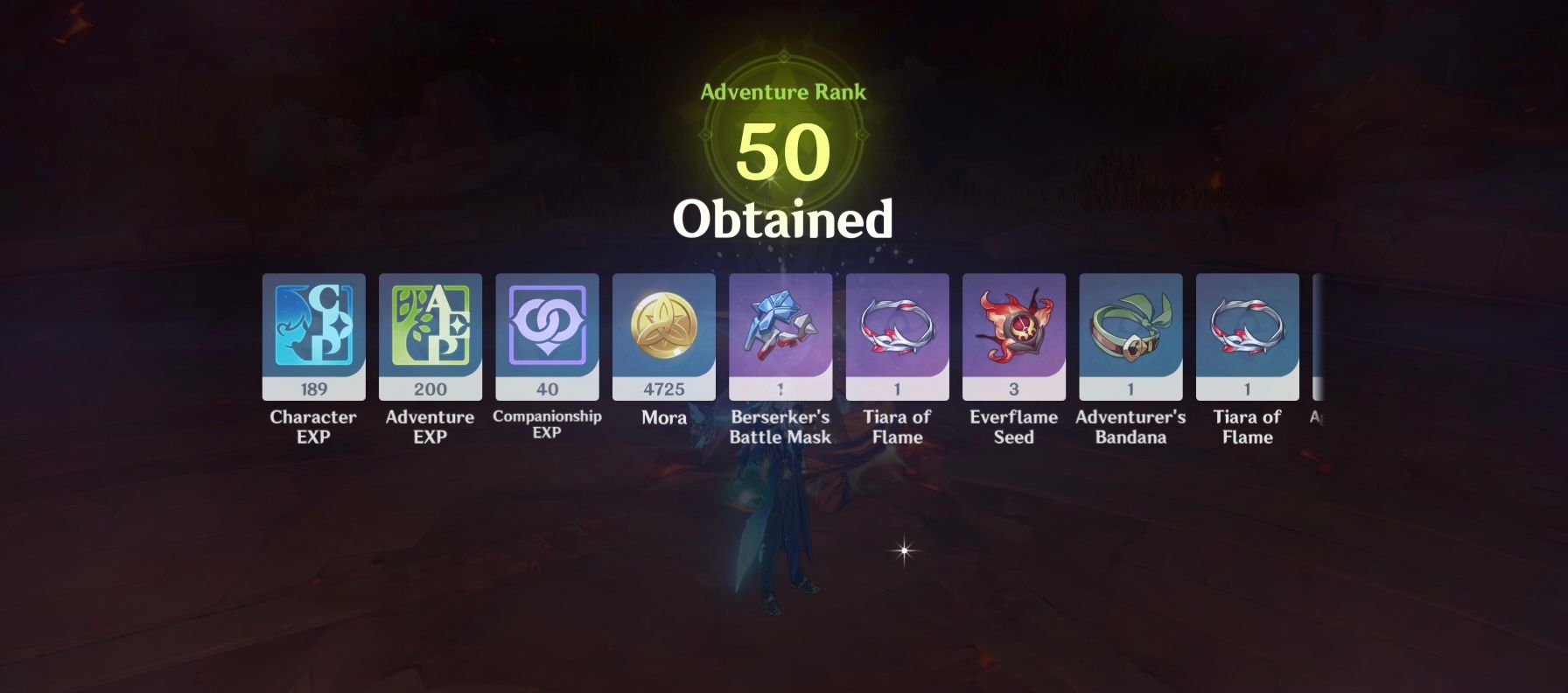Select the Companionship EXP value 40

546,389
